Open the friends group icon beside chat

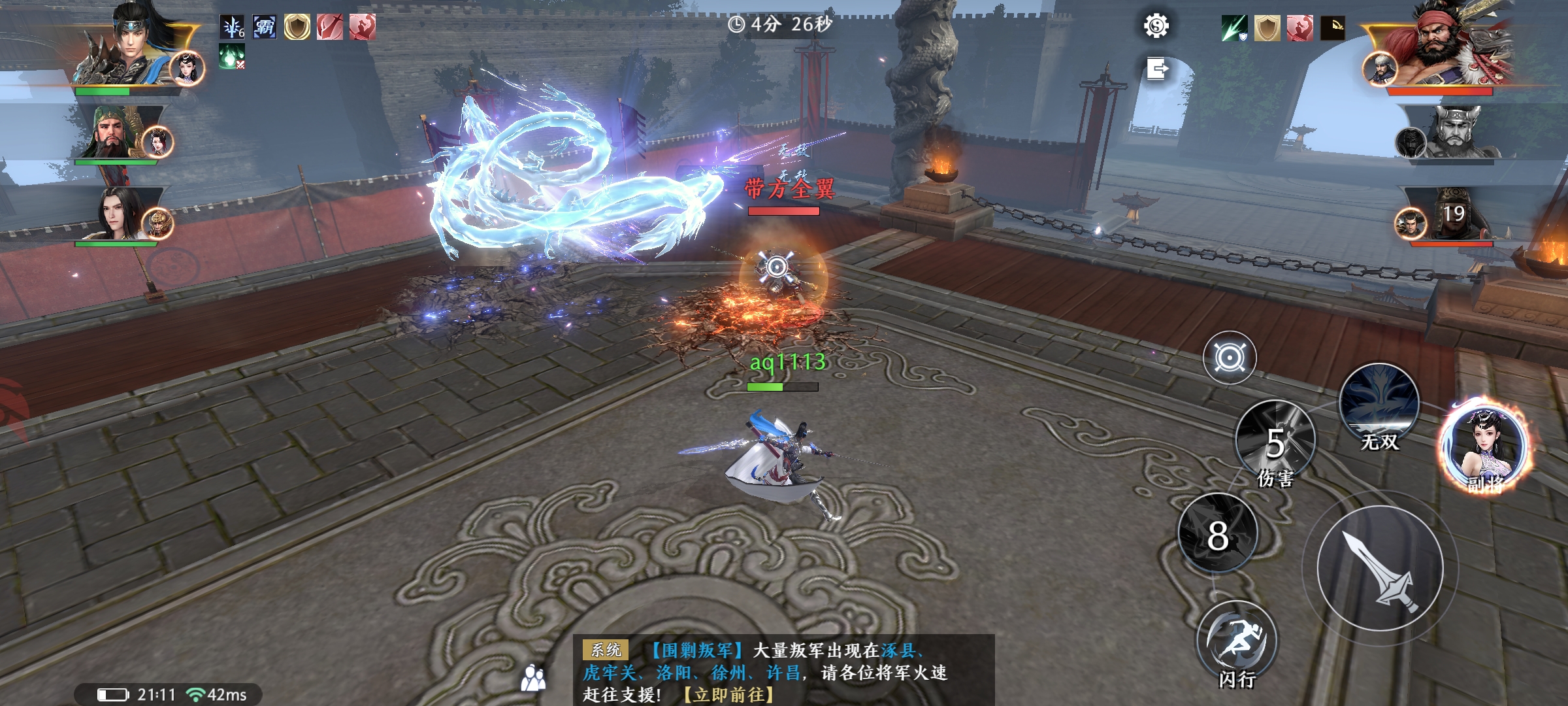pyautogui.click(x=533, y=678)
